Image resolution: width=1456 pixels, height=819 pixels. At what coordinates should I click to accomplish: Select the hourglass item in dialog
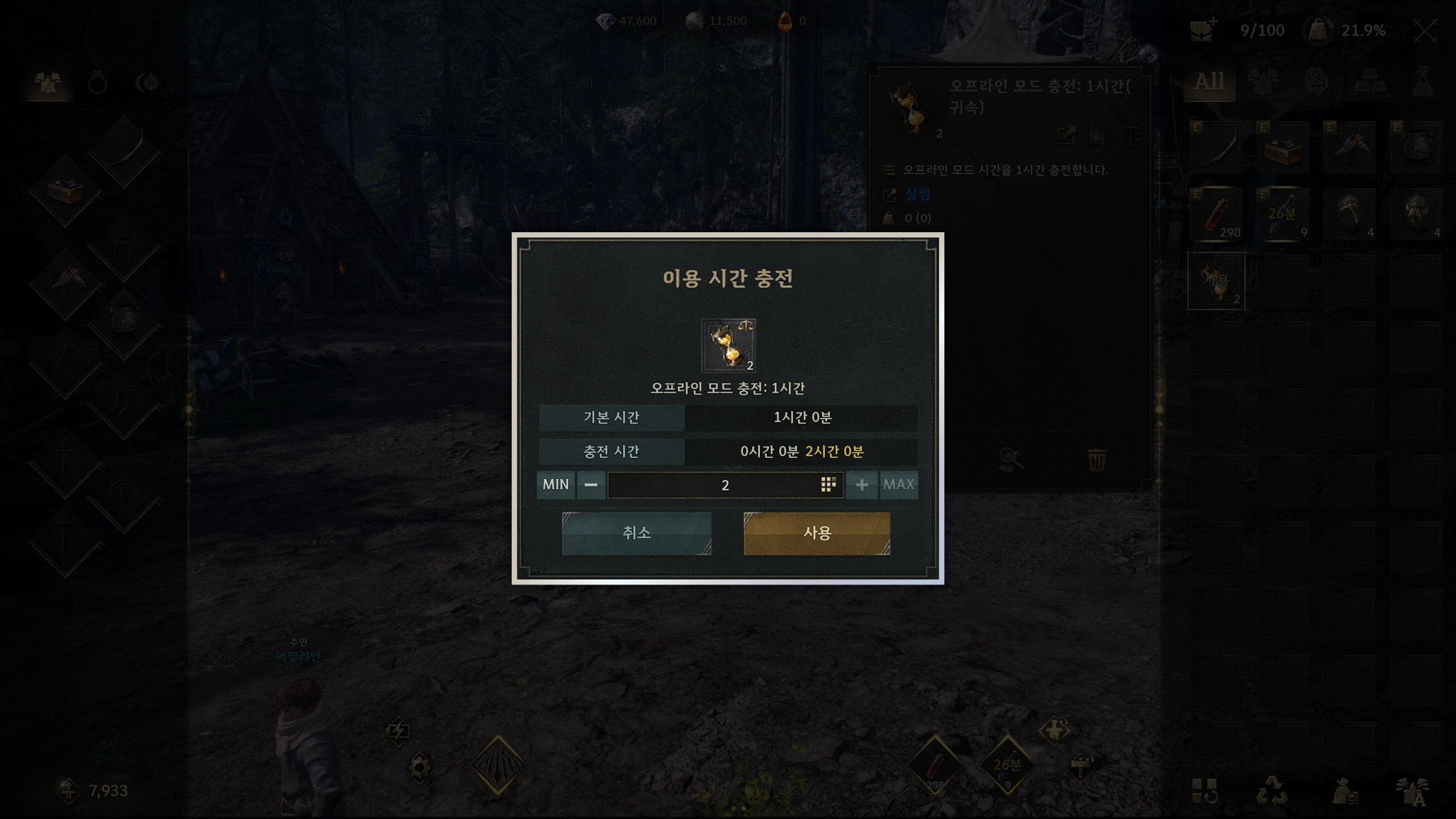point(728,345)
